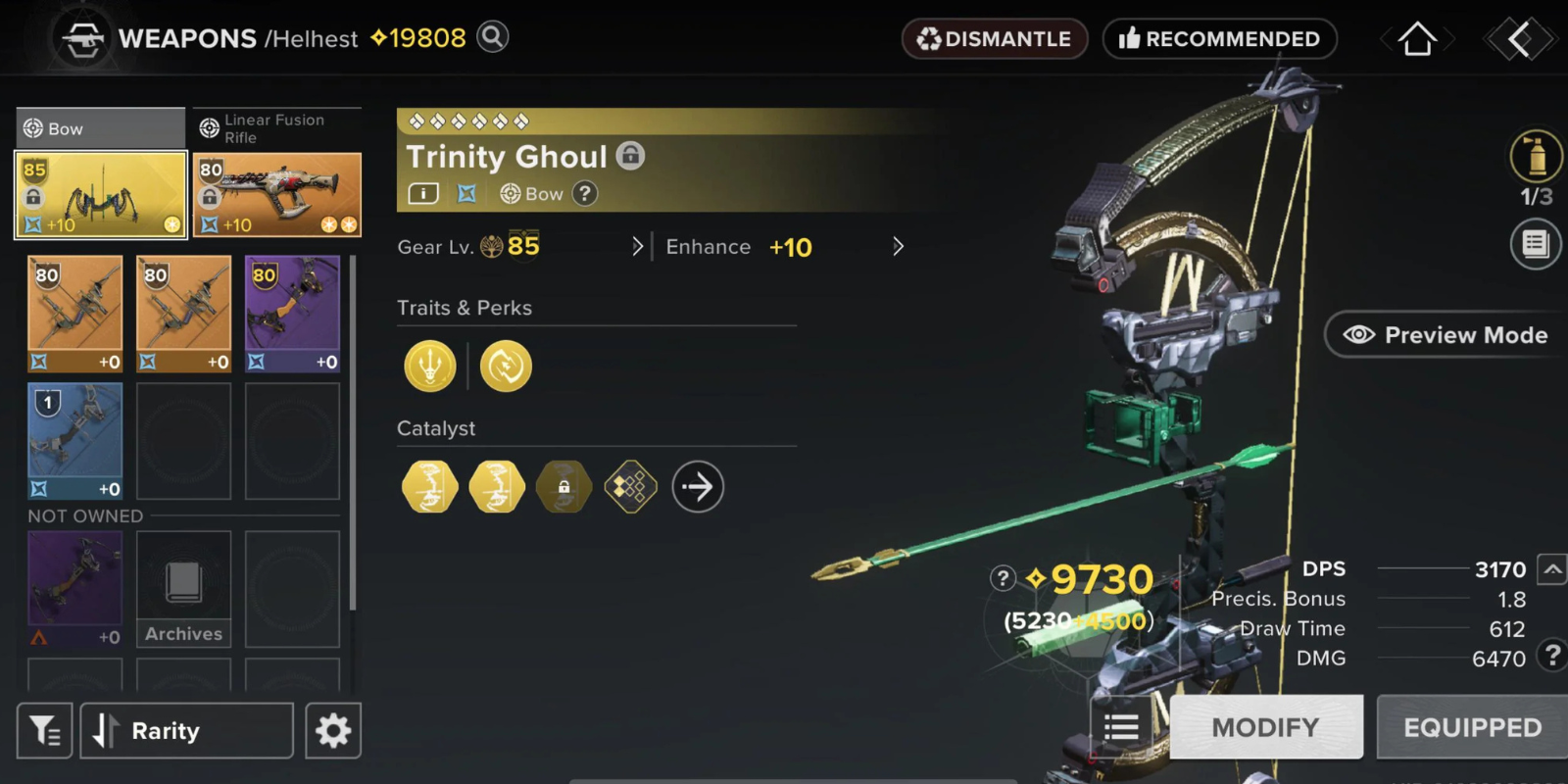1568x784 pixels.
Task: Click the MODIFY button
Action: pos(1265,726)
